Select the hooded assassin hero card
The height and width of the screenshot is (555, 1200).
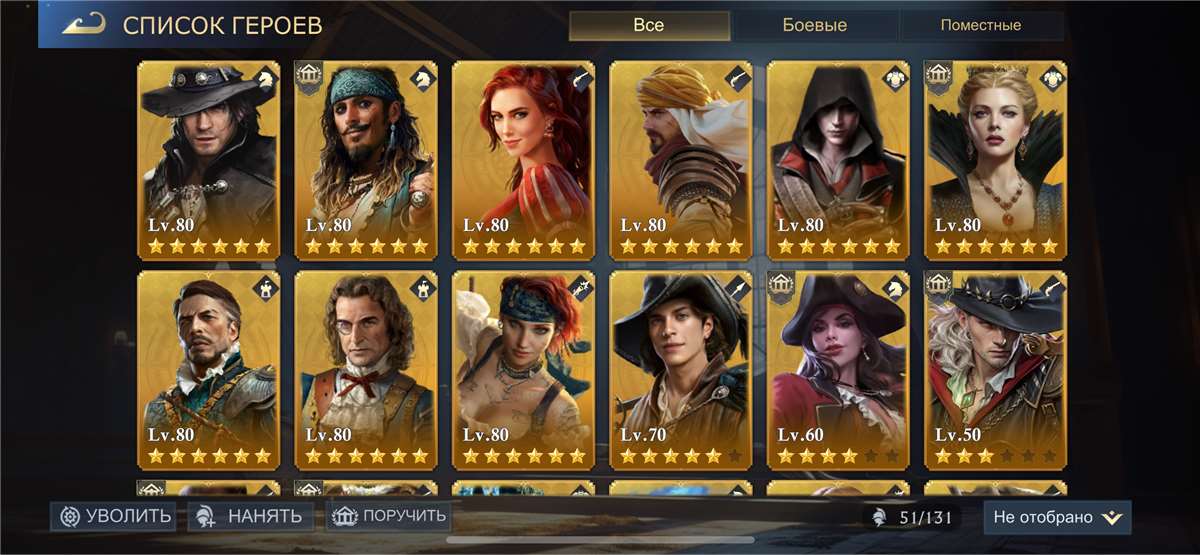click(838, 160)
